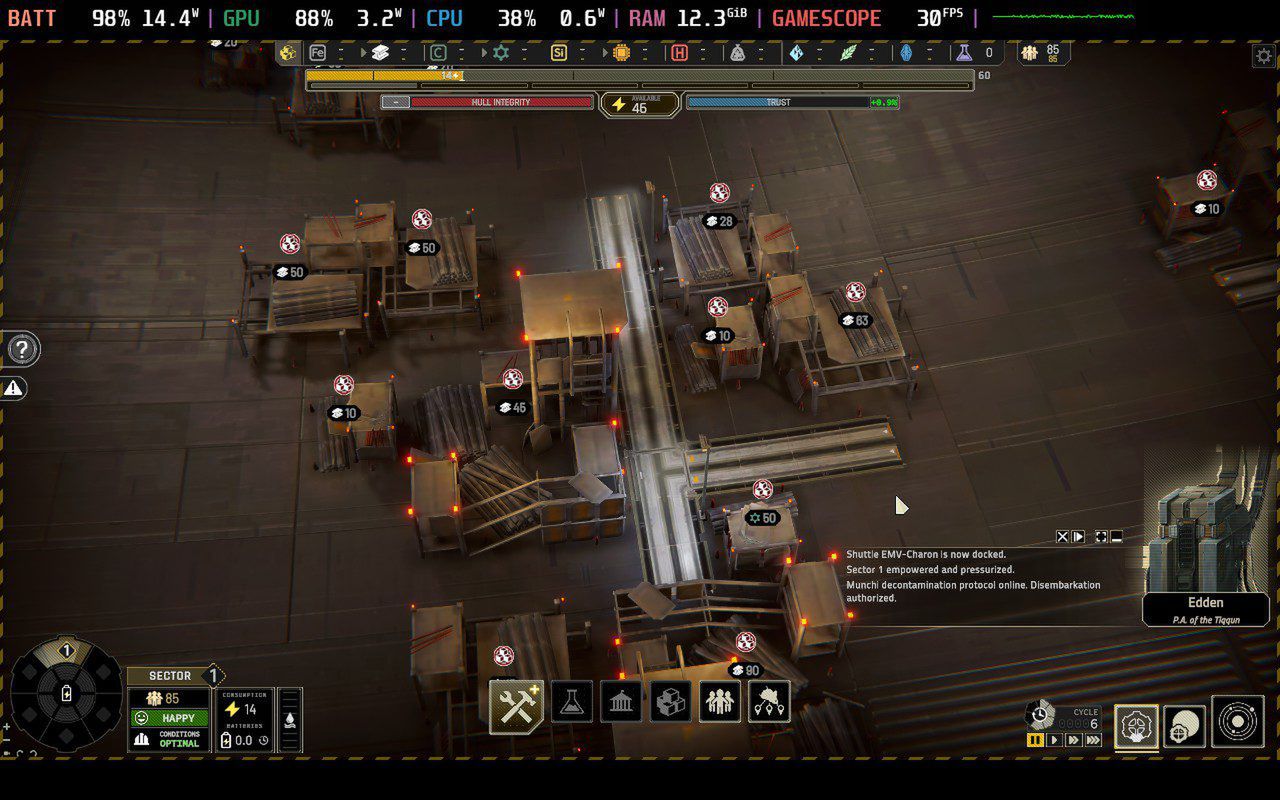Open the sector happiness status panel
This screenshot has width=1280, height=800.
coord(169,718)
